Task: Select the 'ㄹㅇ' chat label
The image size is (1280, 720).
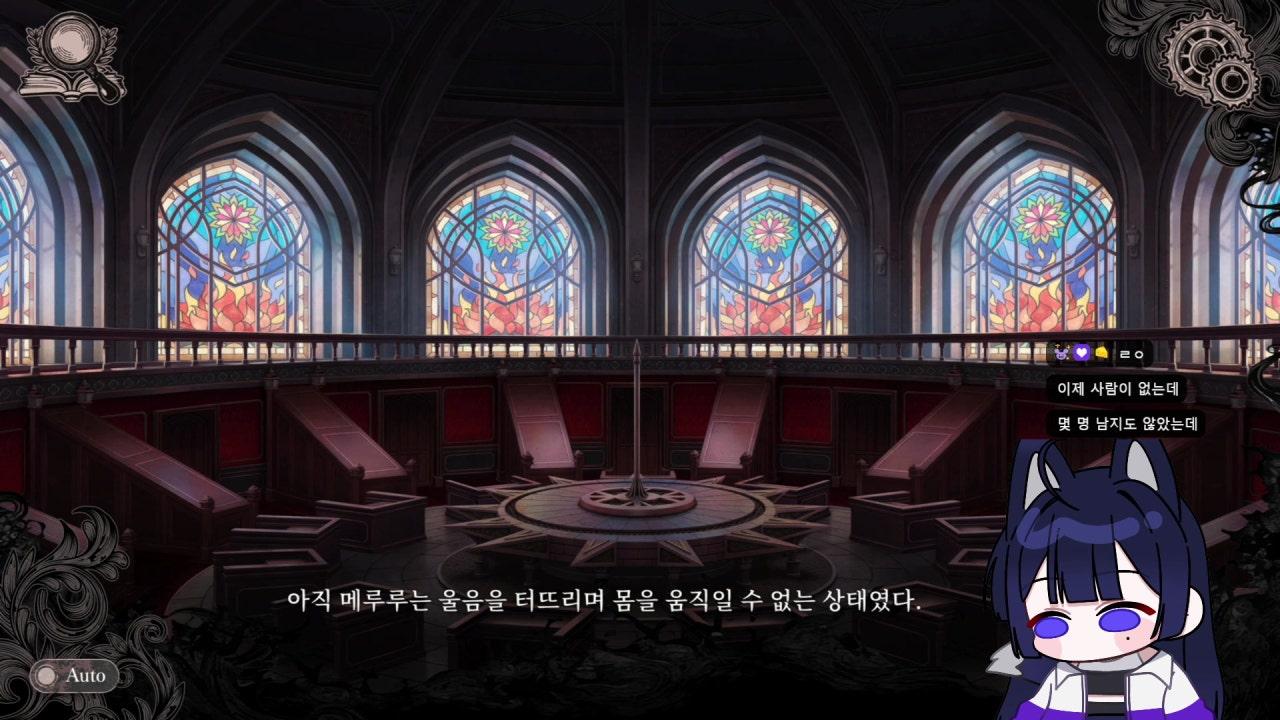Action: pyautogui.click(x=1131, y=355)
